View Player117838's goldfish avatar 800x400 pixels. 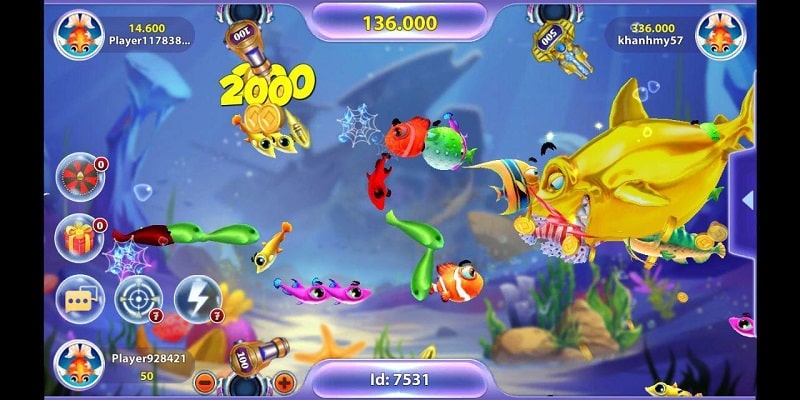click(78, 35)
